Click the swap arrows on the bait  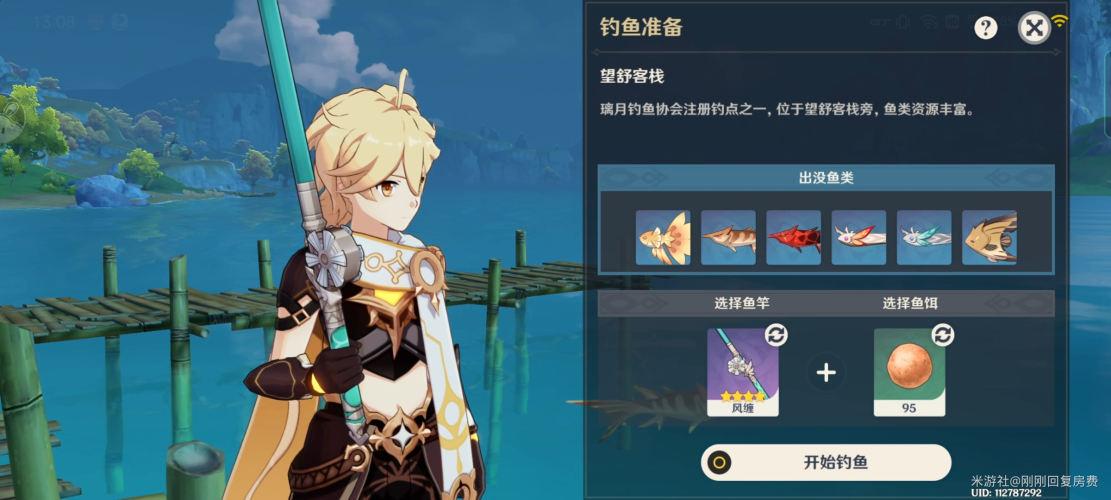point(942,335)
